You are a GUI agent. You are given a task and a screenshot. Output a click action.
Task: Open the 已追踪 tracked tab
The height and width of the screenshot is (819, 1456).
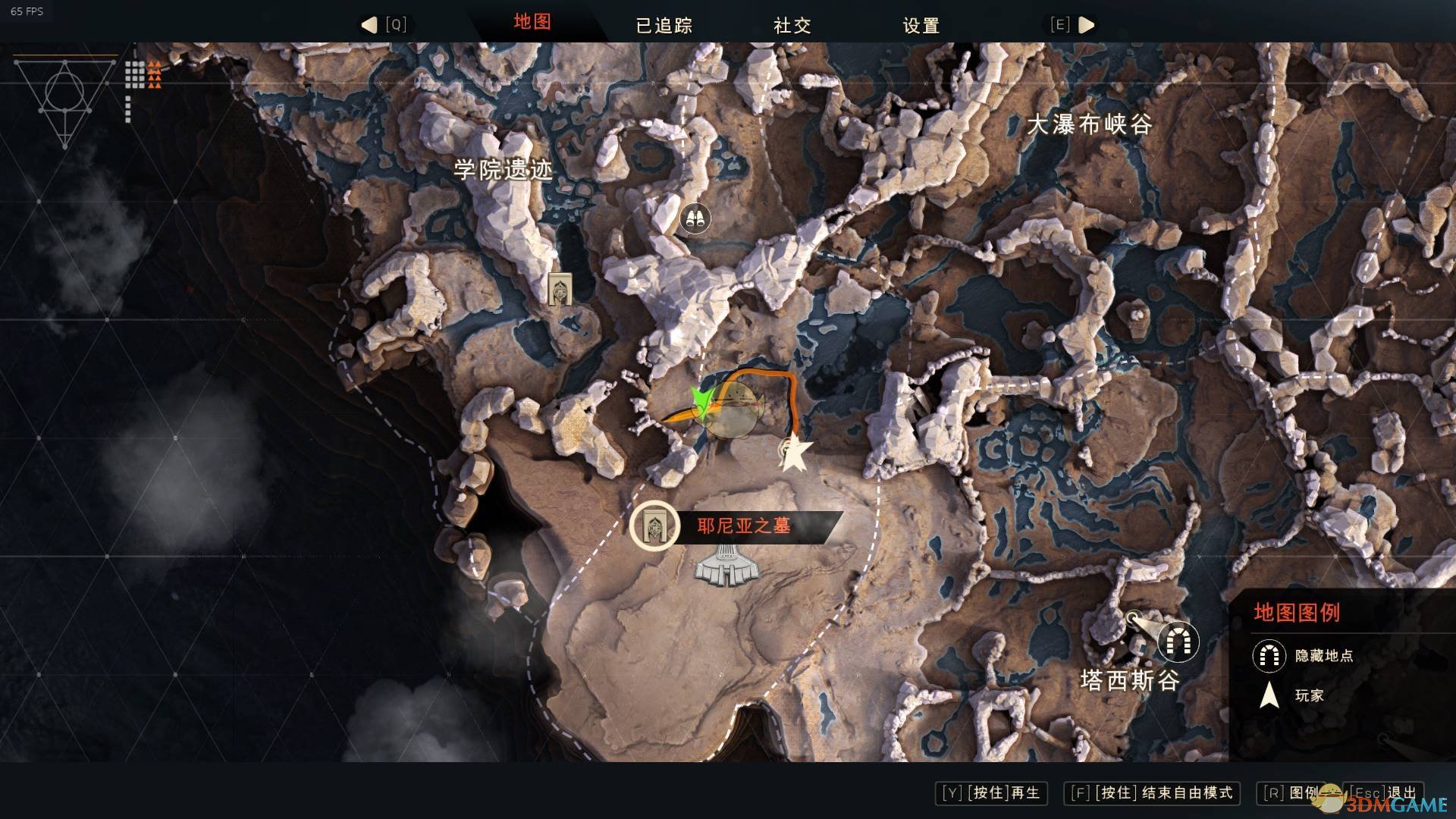pos(664,26)
